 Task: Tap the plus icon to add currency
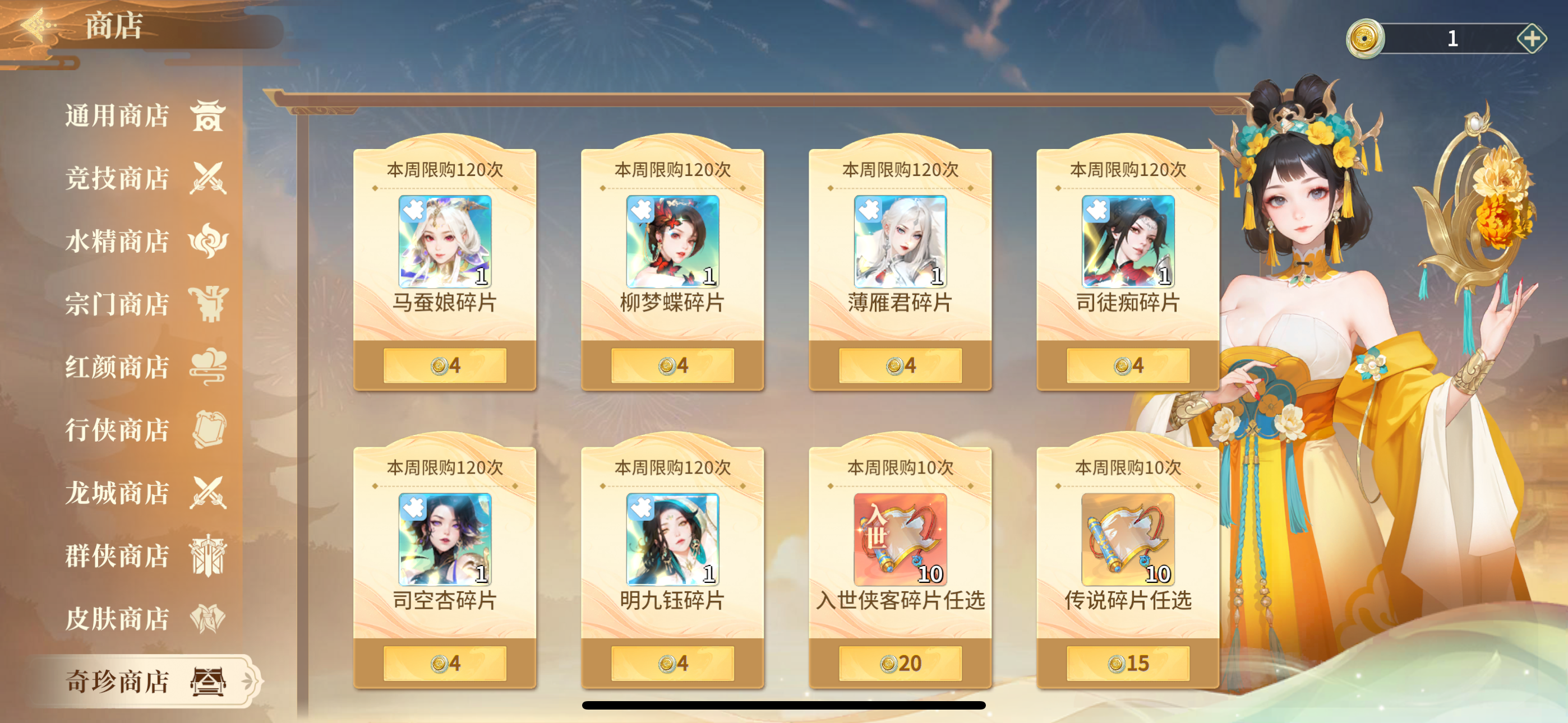point(1532,40)
